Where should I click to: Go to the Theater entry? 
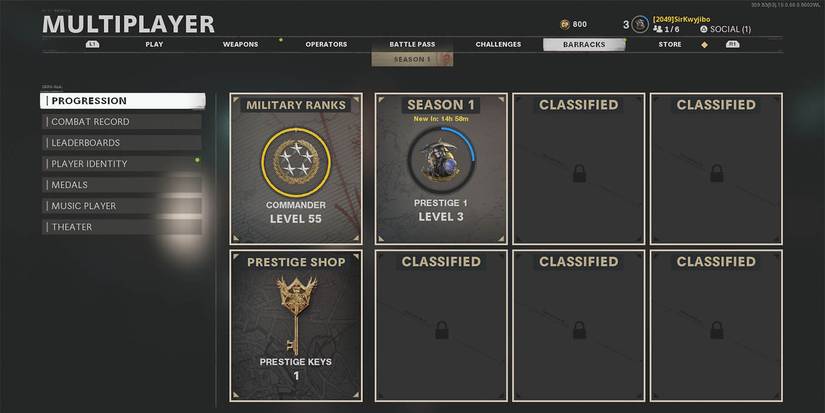point(122,227)
